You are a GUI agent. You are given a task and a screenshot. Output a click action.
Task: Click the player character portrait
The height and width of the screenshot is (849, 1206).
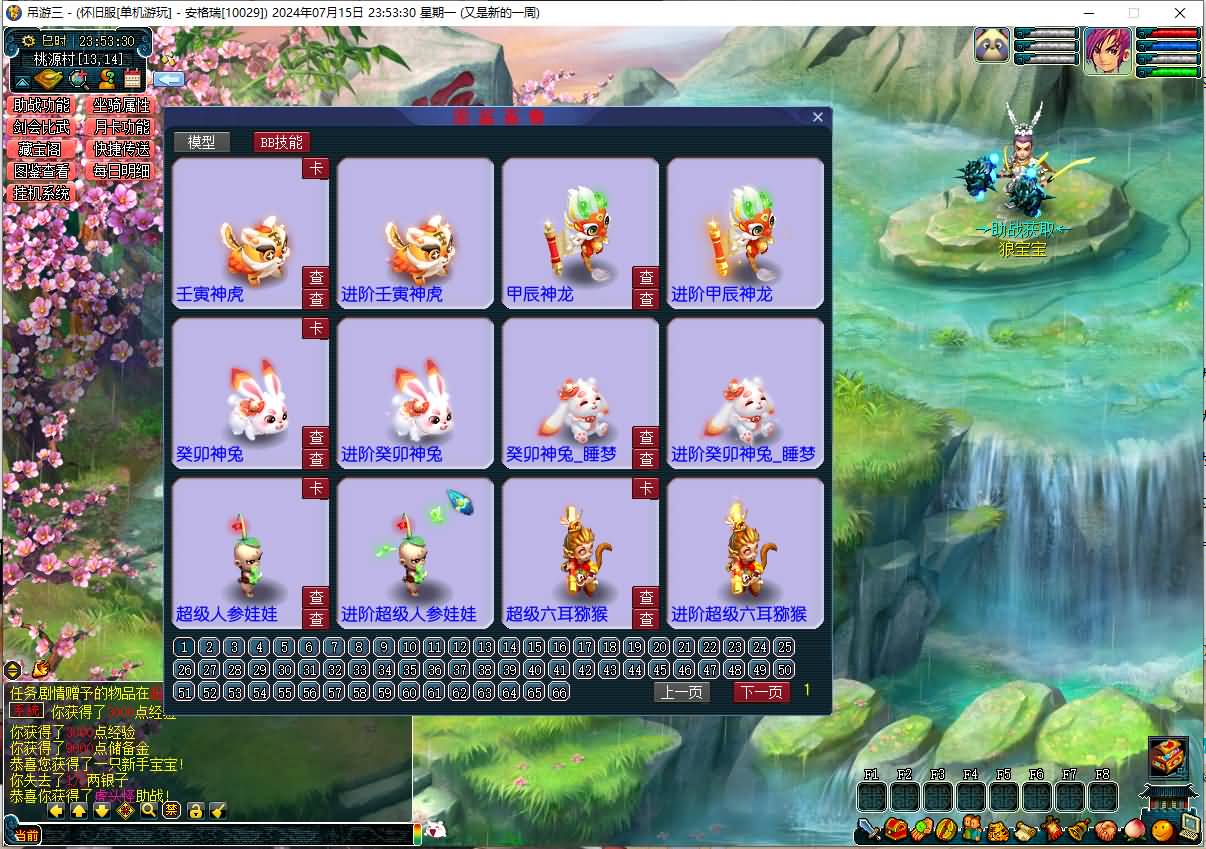click(x=1108, y=51)
